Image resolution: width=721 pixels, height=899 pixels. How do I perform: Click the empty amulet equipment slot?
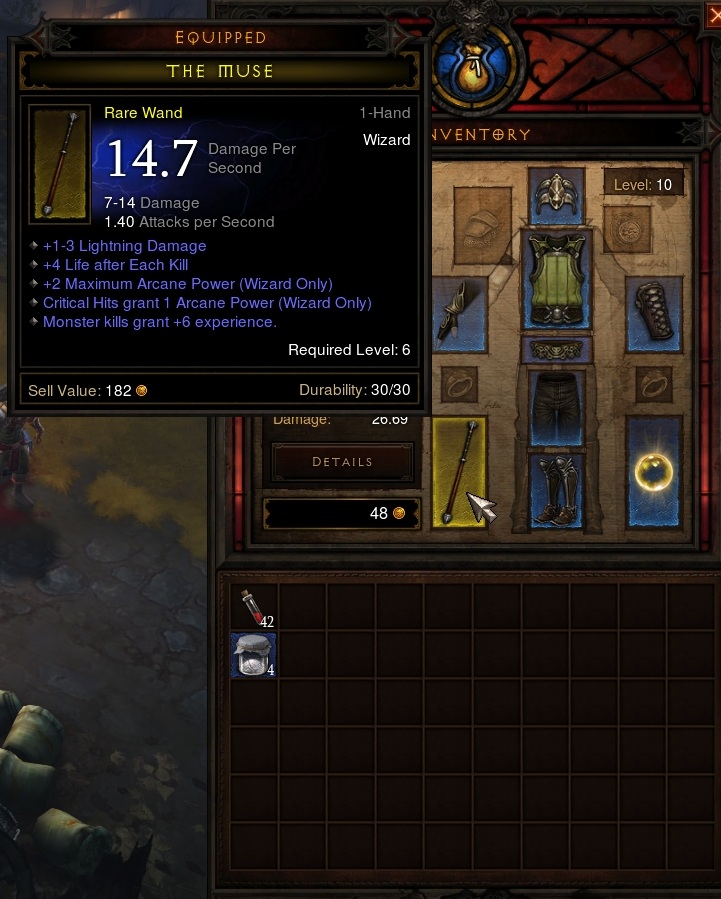pos(627,229)
